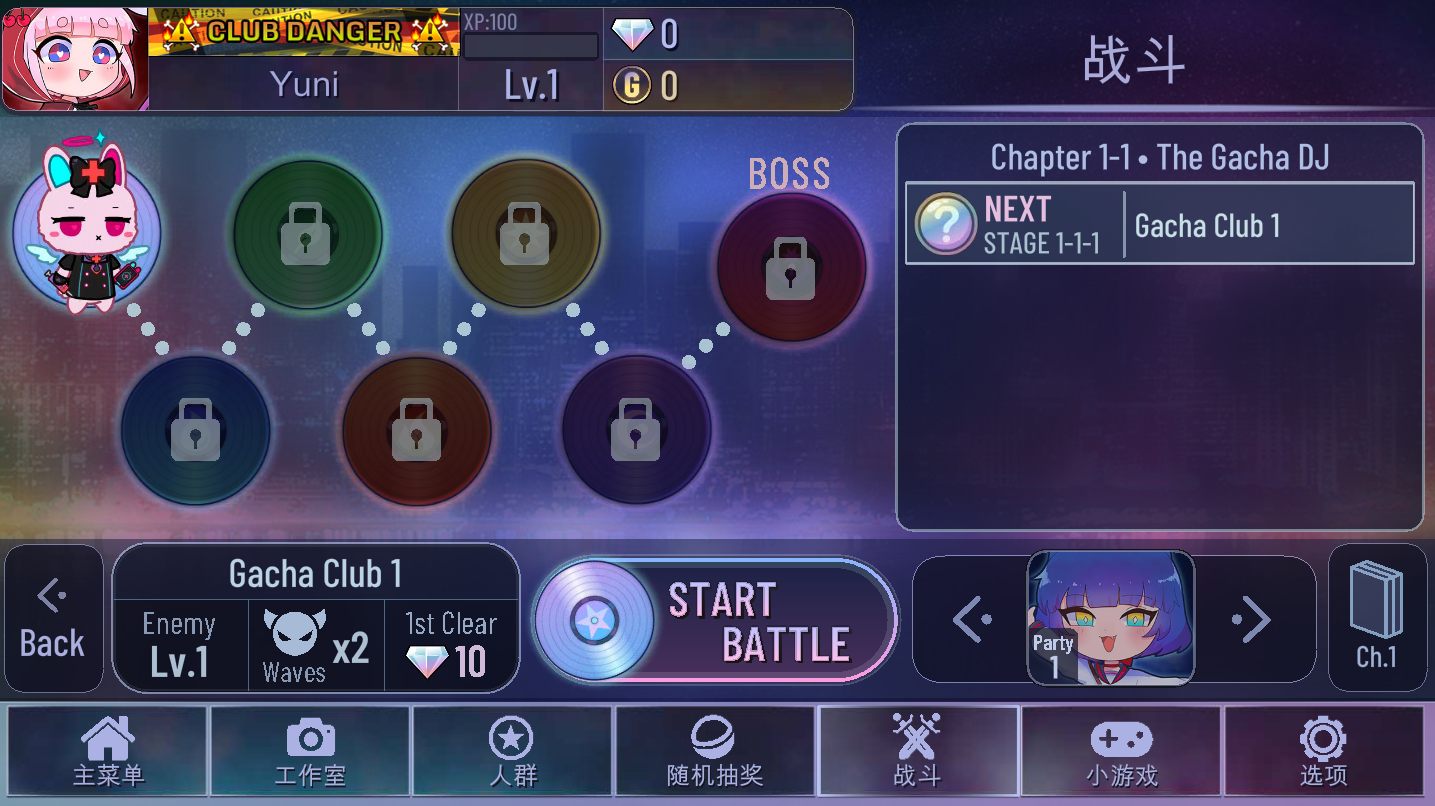Open the gacha (随机抽奖) tab
This screenshot has height=806, width=1435.
coord(714,752)
